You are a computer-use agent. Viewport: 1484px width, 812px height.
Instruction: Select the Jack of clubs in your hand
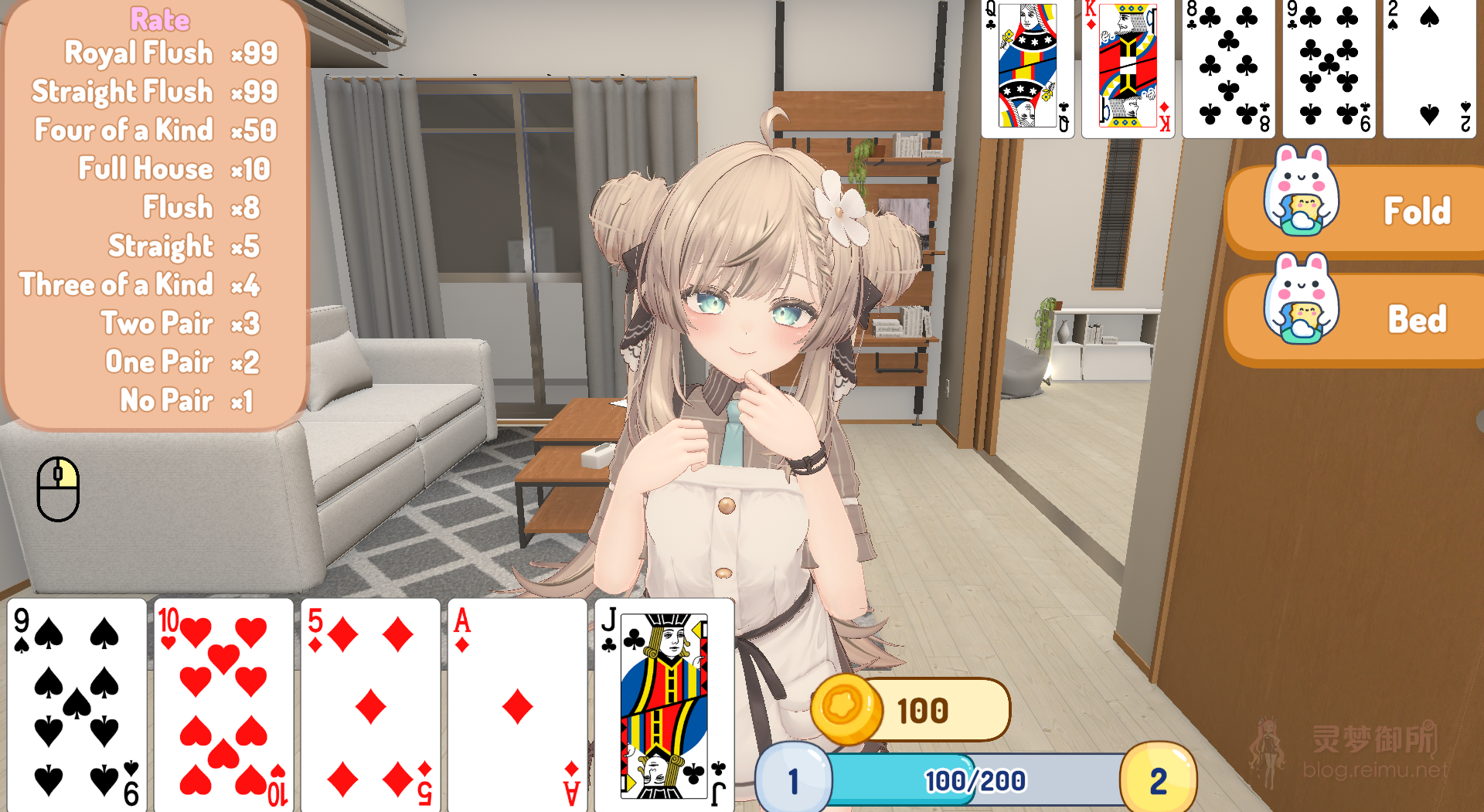(x=663, y=703)
